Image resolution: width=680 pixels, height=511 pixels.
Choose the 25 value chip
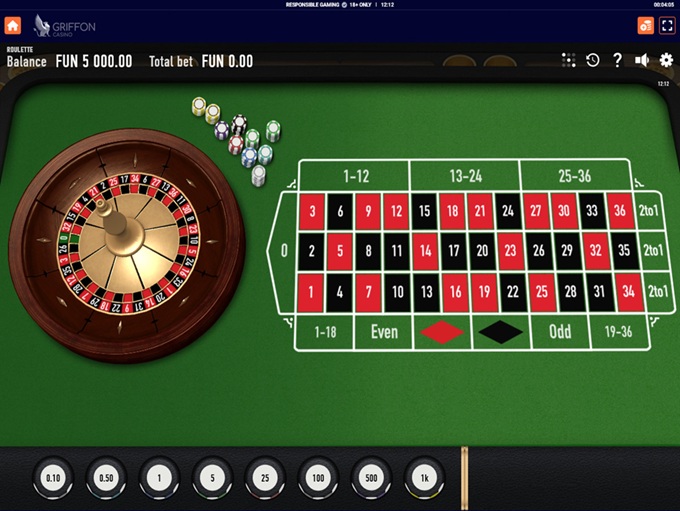265,478
